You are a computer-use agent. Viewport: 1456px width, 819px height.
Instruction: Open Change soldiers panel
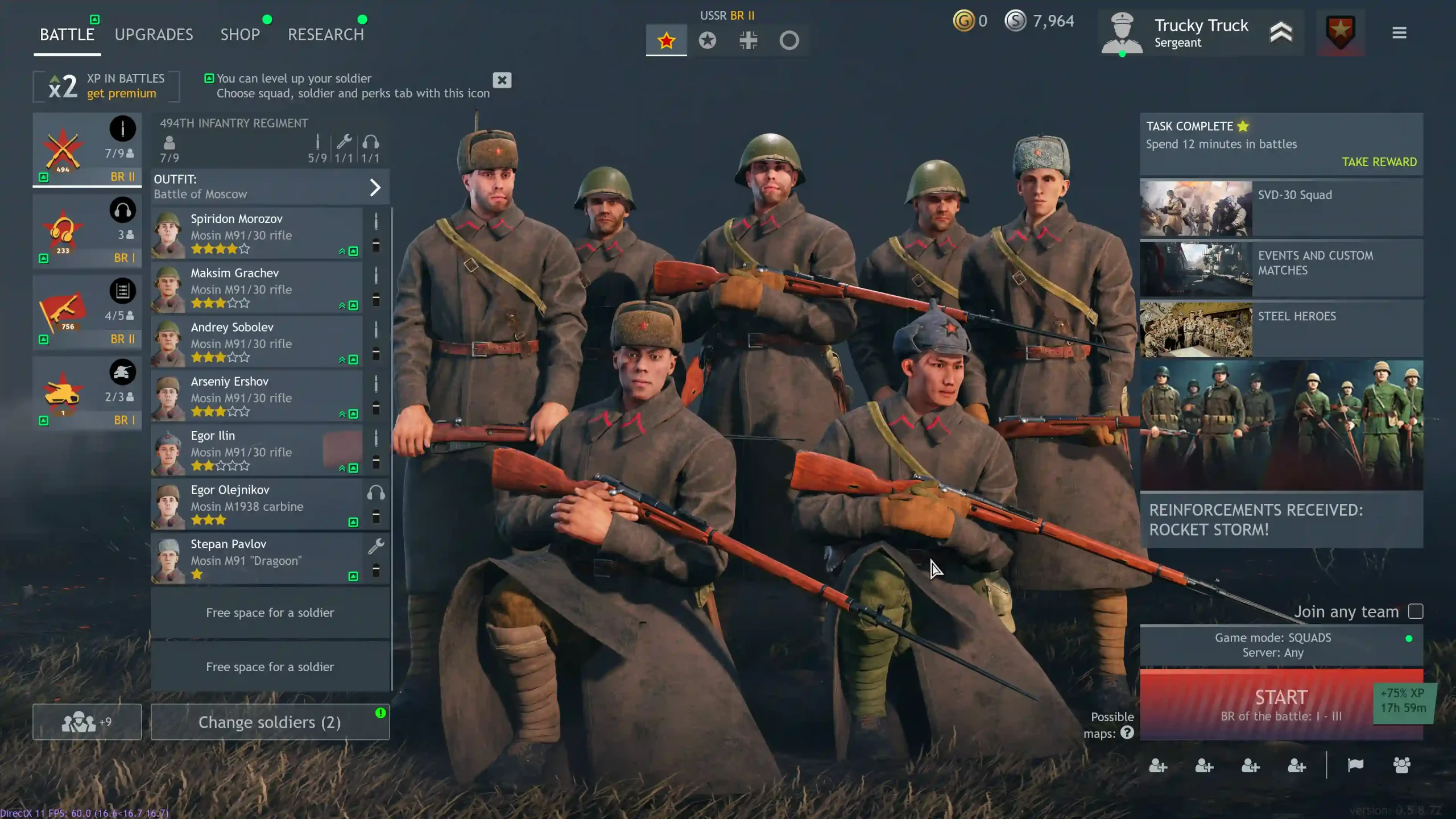click(x=270, y=722)
